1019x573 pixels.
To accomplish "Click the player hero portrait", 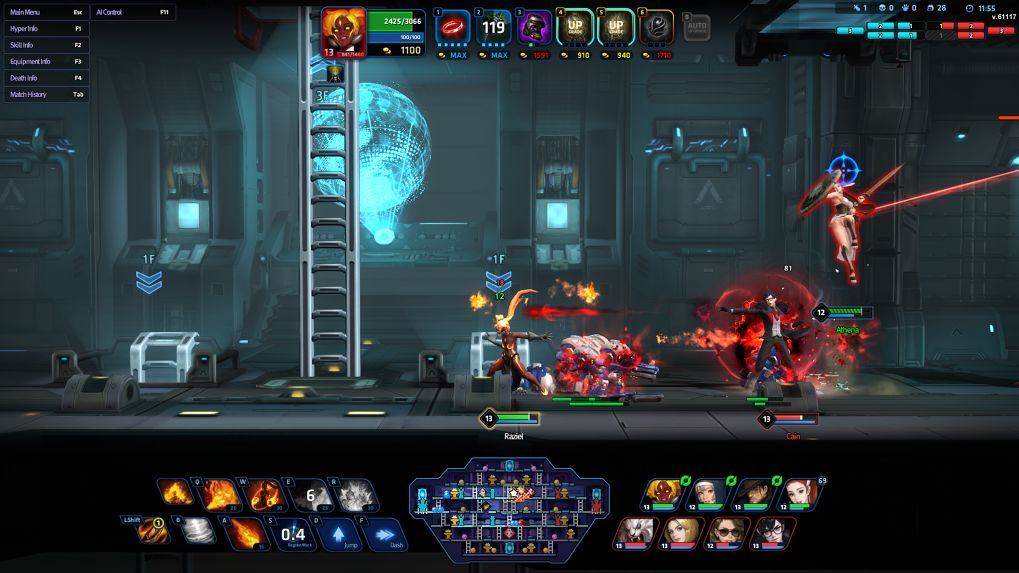I will coord(343,32).
